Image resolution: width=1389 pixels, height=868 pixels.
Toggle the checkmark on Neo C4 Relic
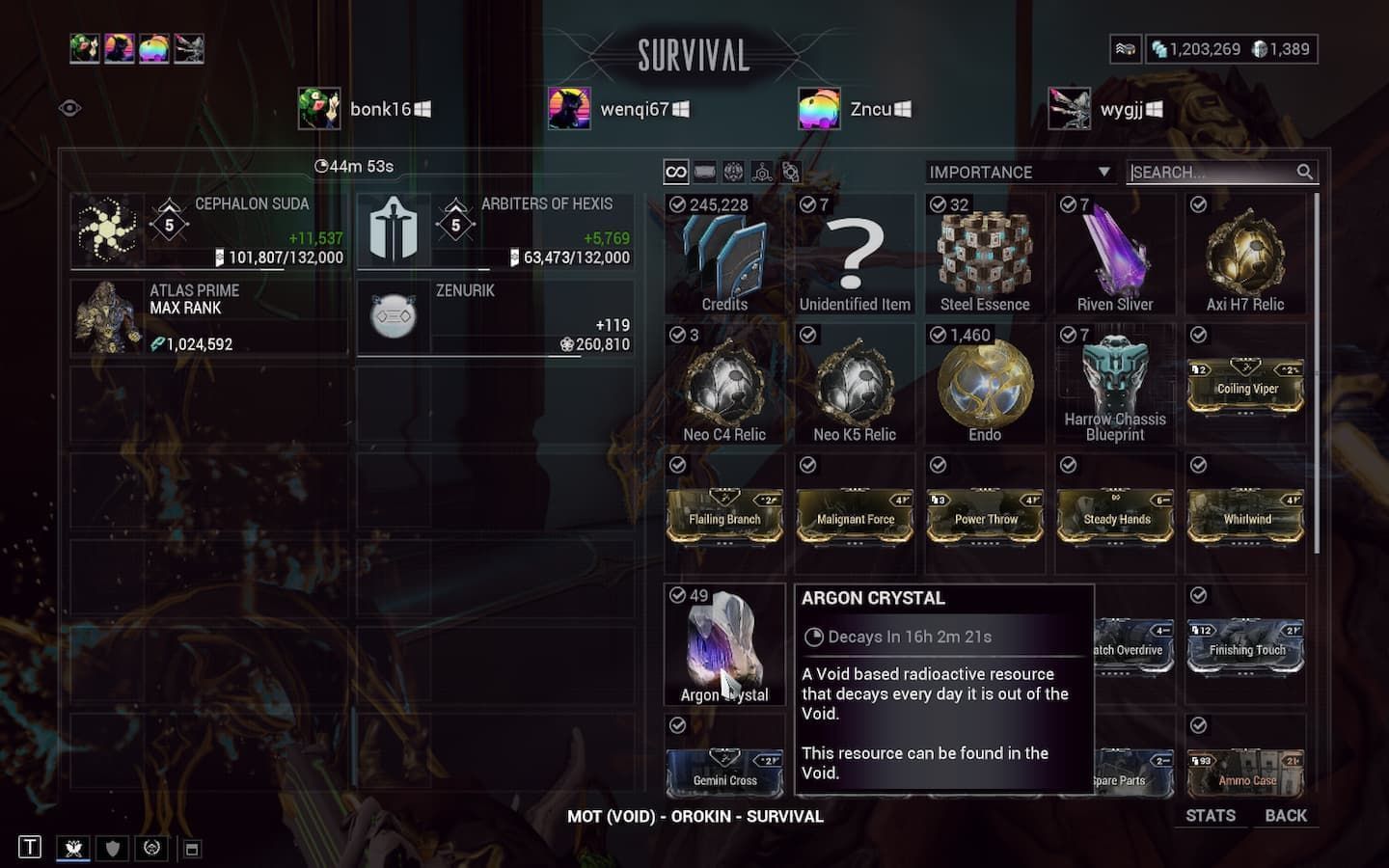click(x=676, y=334)
